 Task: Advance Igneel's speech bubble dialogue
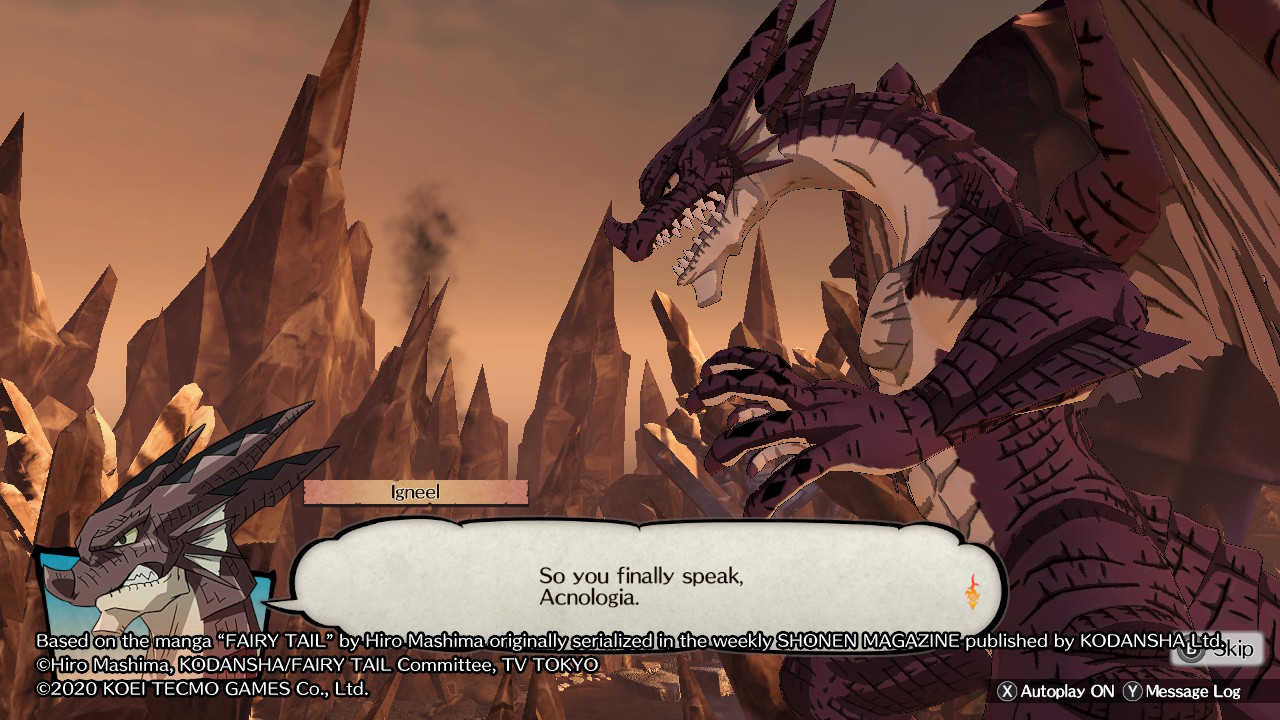coord(640,587)
